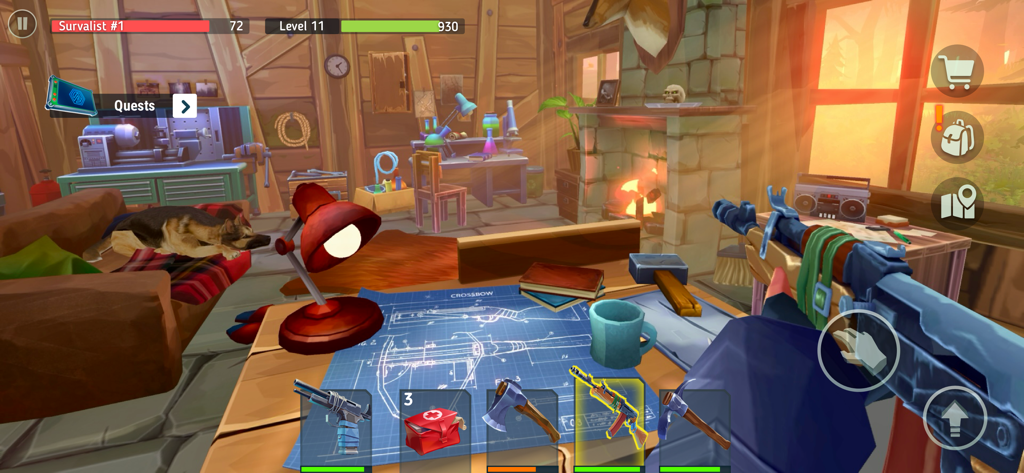Open the blue fingerprint quest card
Viewport: 1024px width, 473px height.
pos(71,97)
